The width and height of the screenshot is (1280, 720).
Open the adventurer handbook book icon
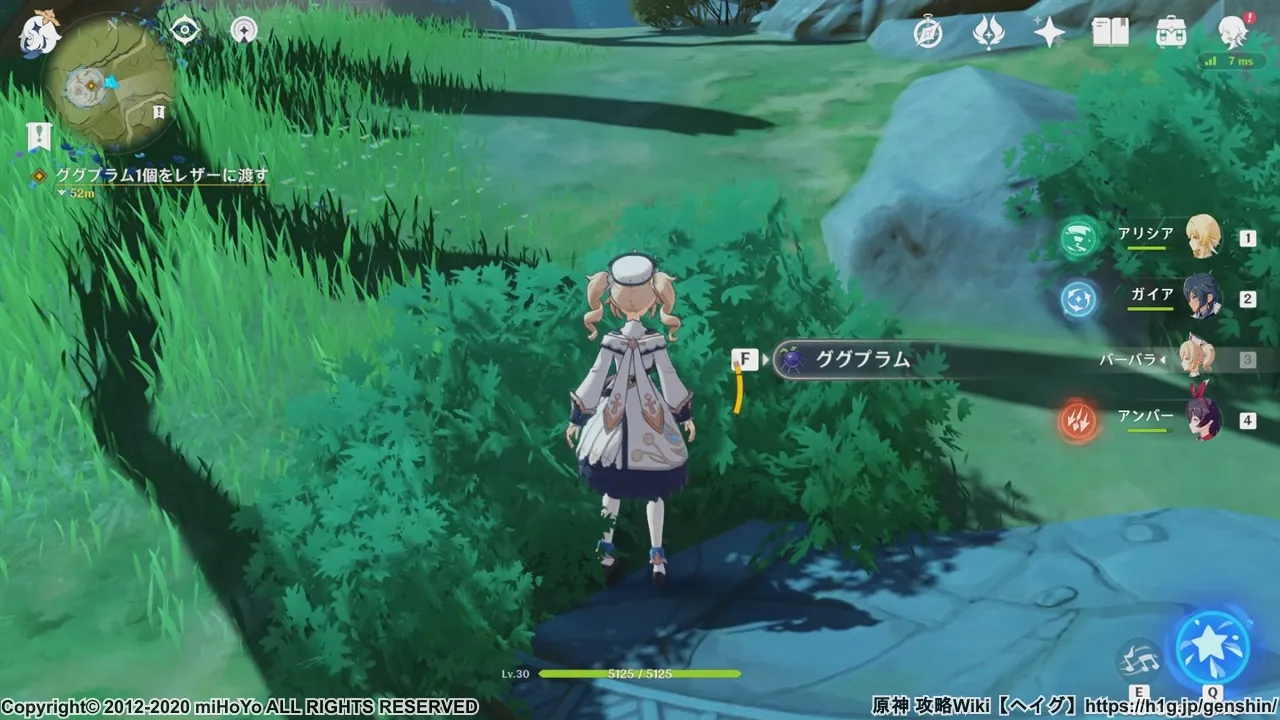1110,33
